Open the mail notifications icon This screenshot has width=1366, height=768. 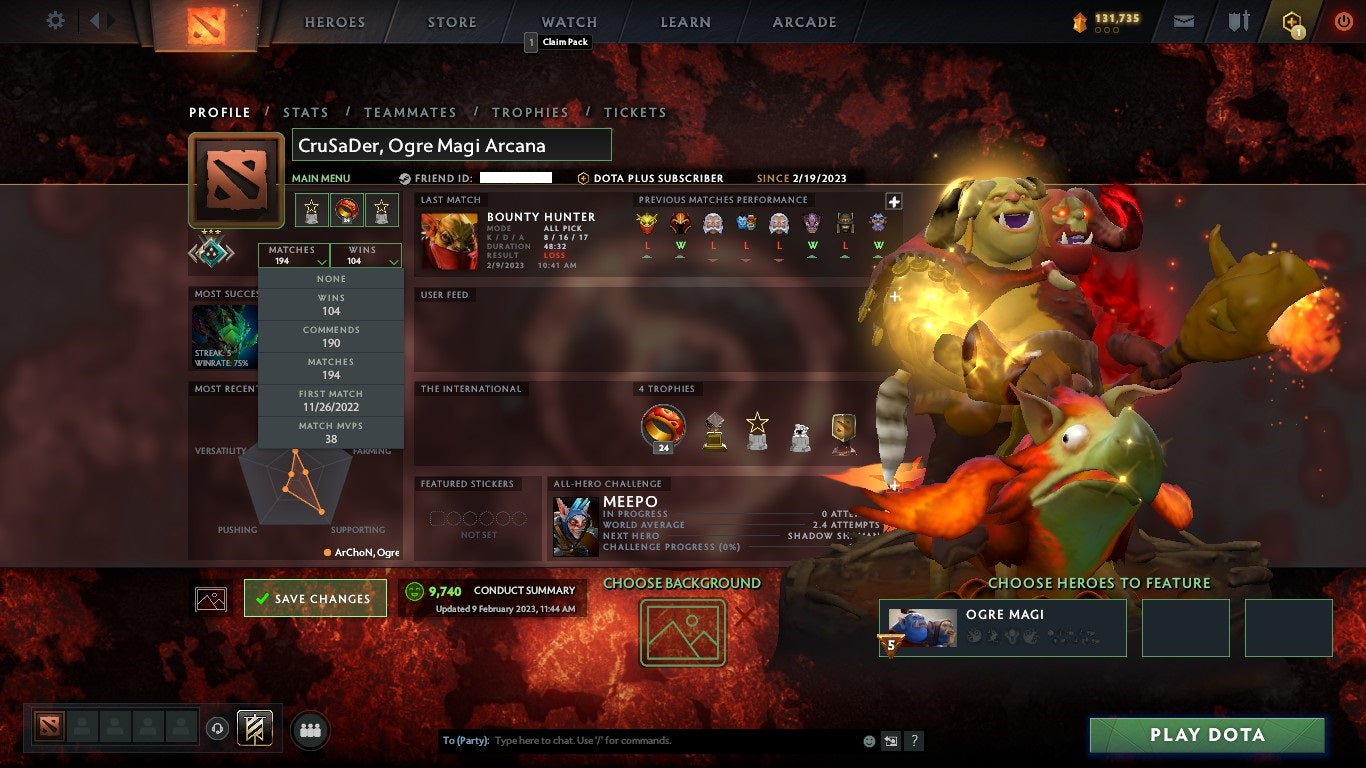click(1183, 19)
